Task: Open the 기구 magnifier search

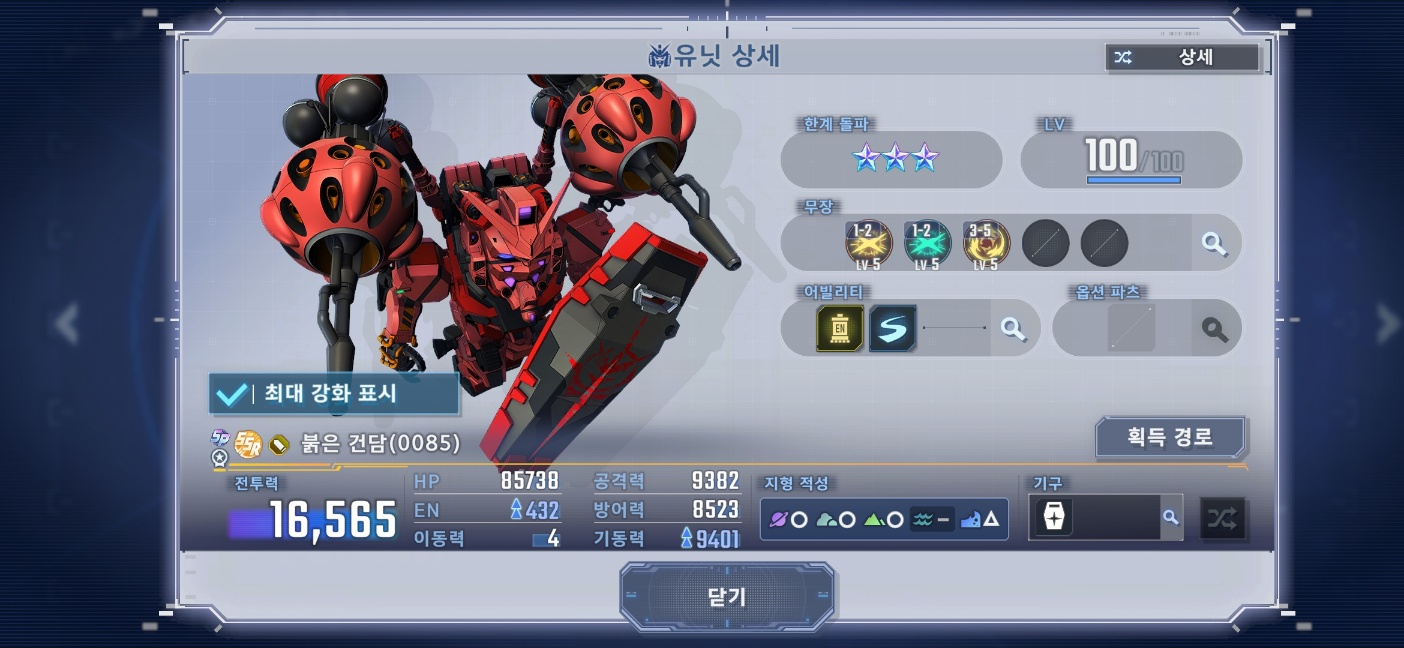Action: click(x=1170, y=517)
